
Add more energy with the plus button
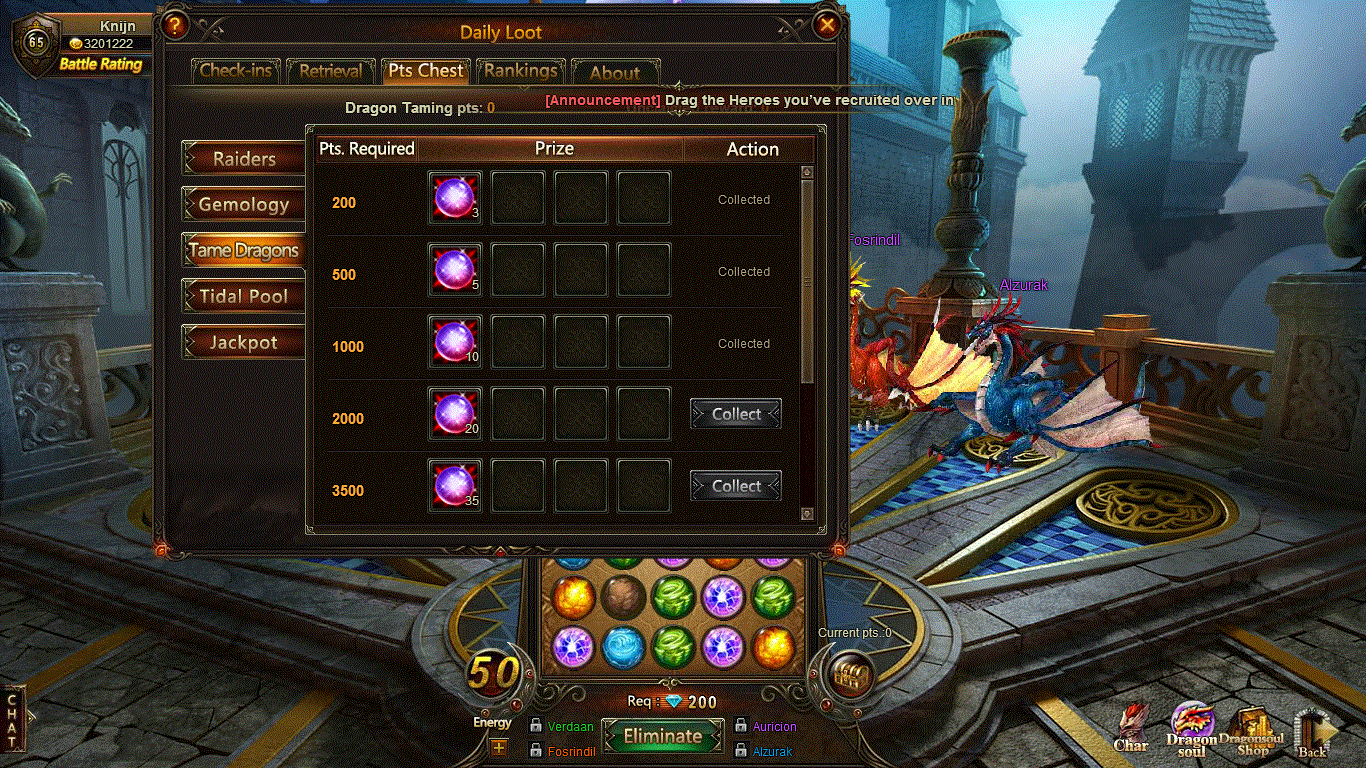point(497,746)
